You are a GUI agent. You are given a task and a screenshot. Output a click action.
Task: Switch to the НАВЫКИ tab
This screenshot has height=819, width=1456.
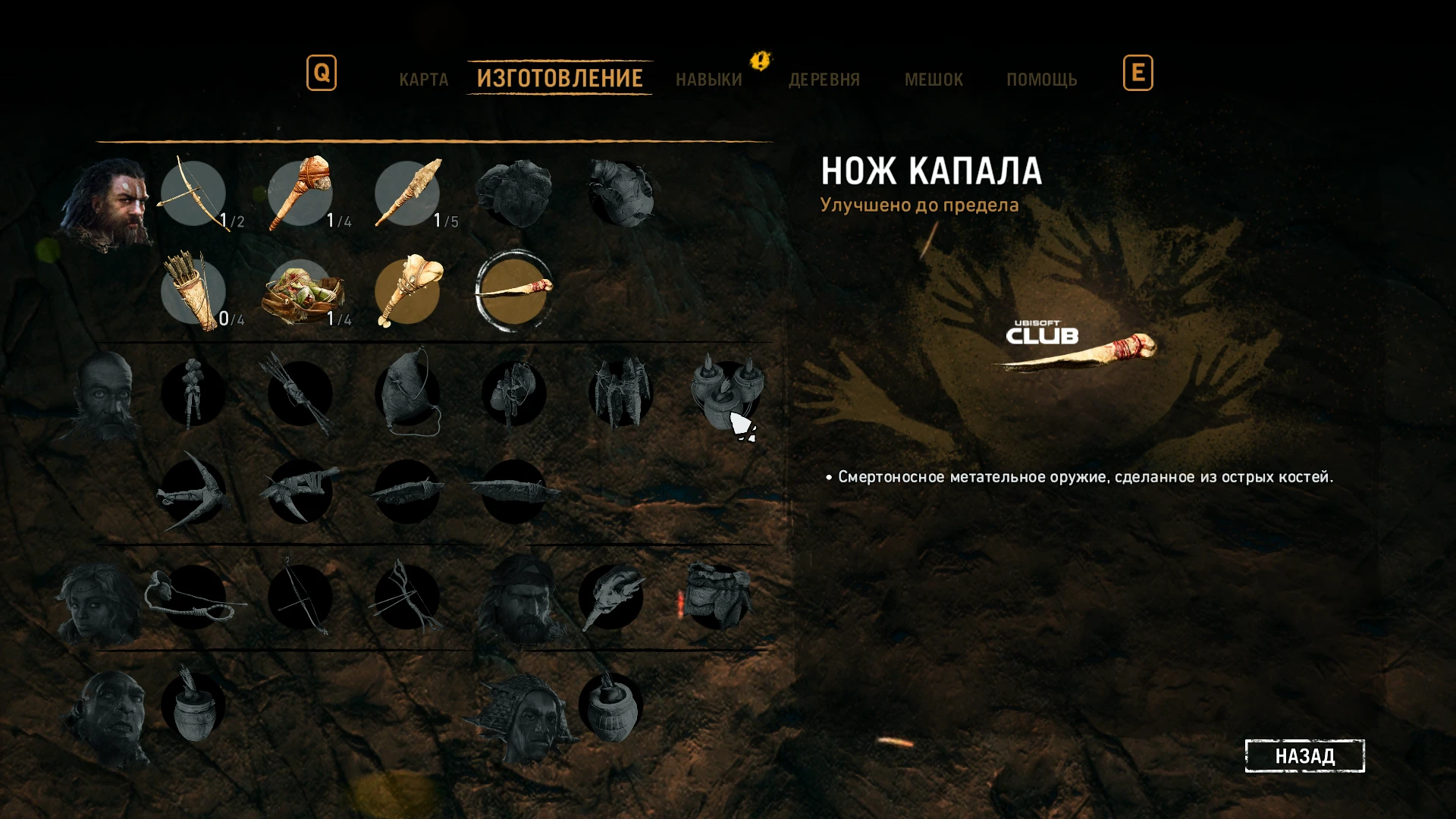click(708, 79)
